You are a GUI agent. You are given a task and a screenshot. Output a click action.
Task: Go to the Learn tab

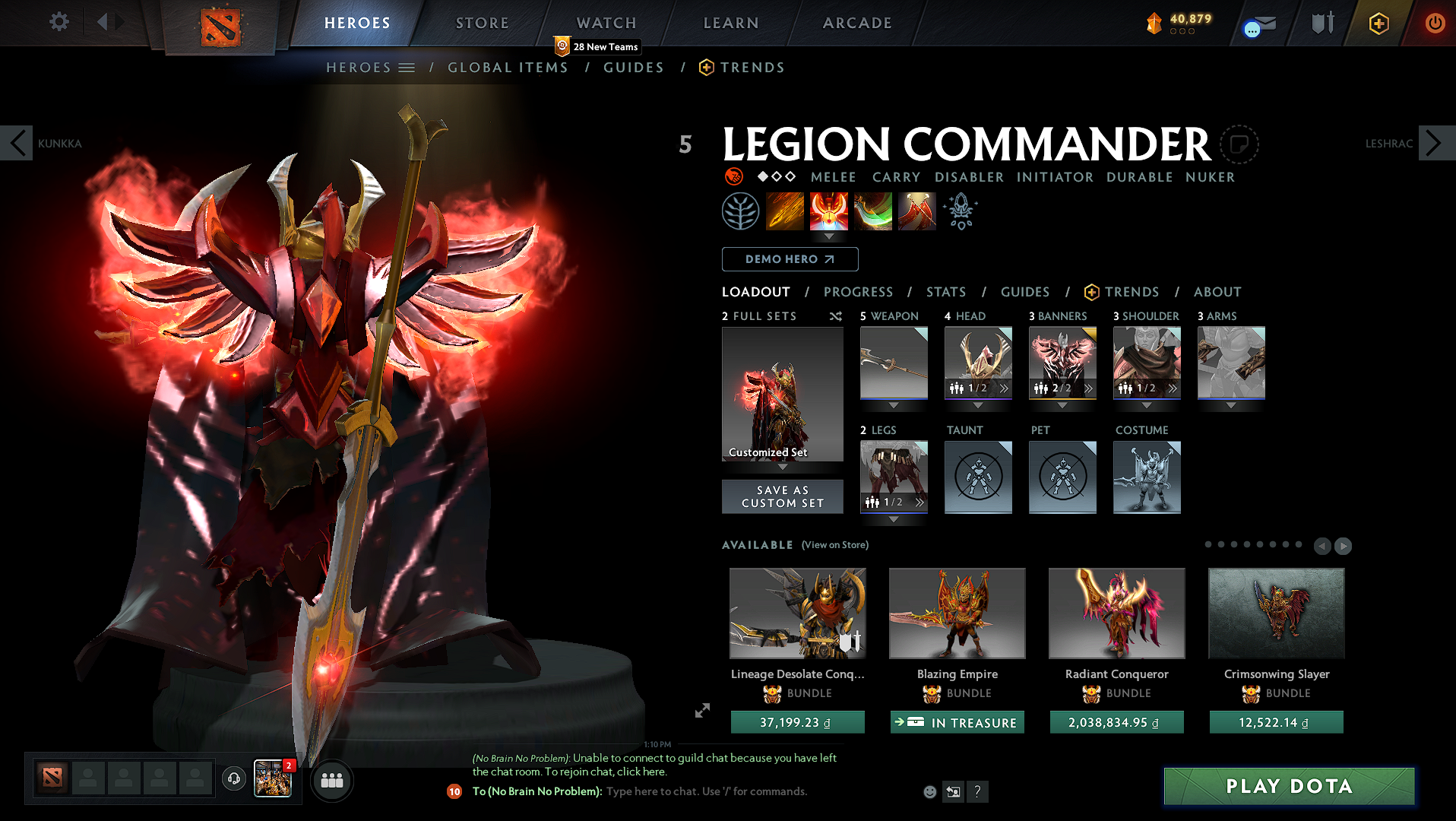click(x=731, y=23)
